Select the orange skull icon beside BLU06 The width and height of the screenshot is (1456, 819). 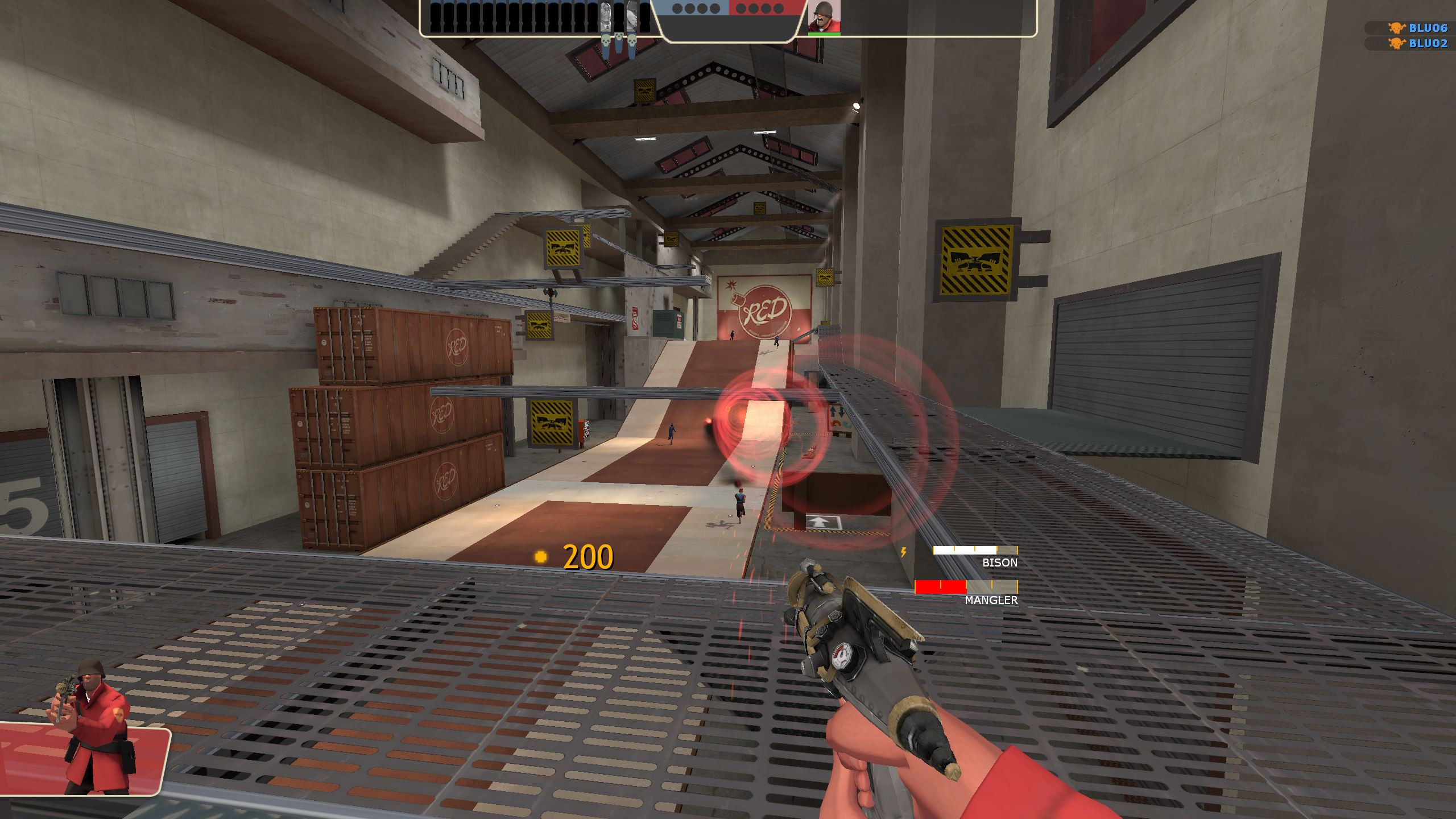pyautogui.click(x=1396, y=27)
